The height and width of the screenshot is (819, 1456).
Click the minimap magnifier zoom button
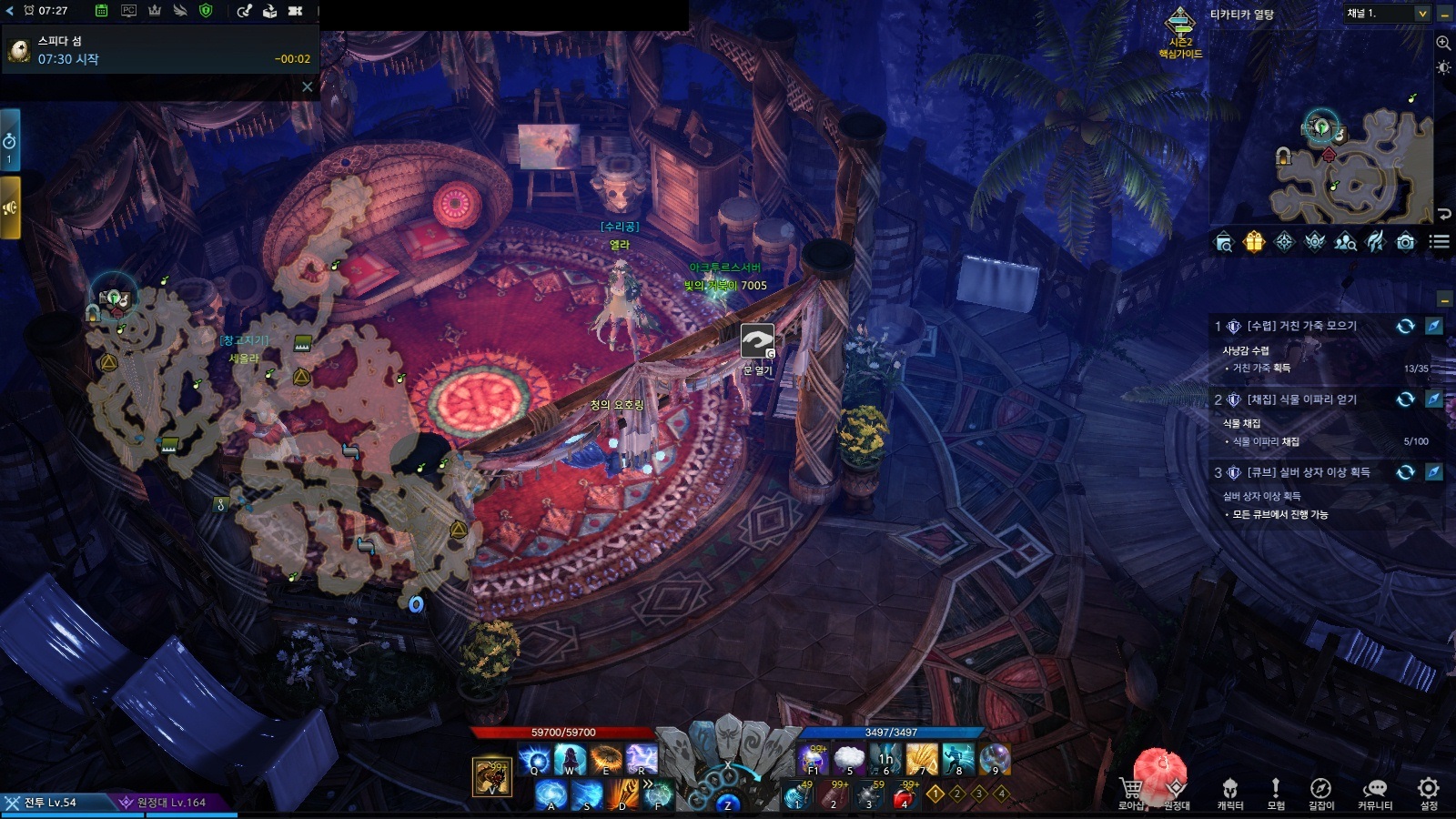pyautogui.click(x=1443, y=43)
